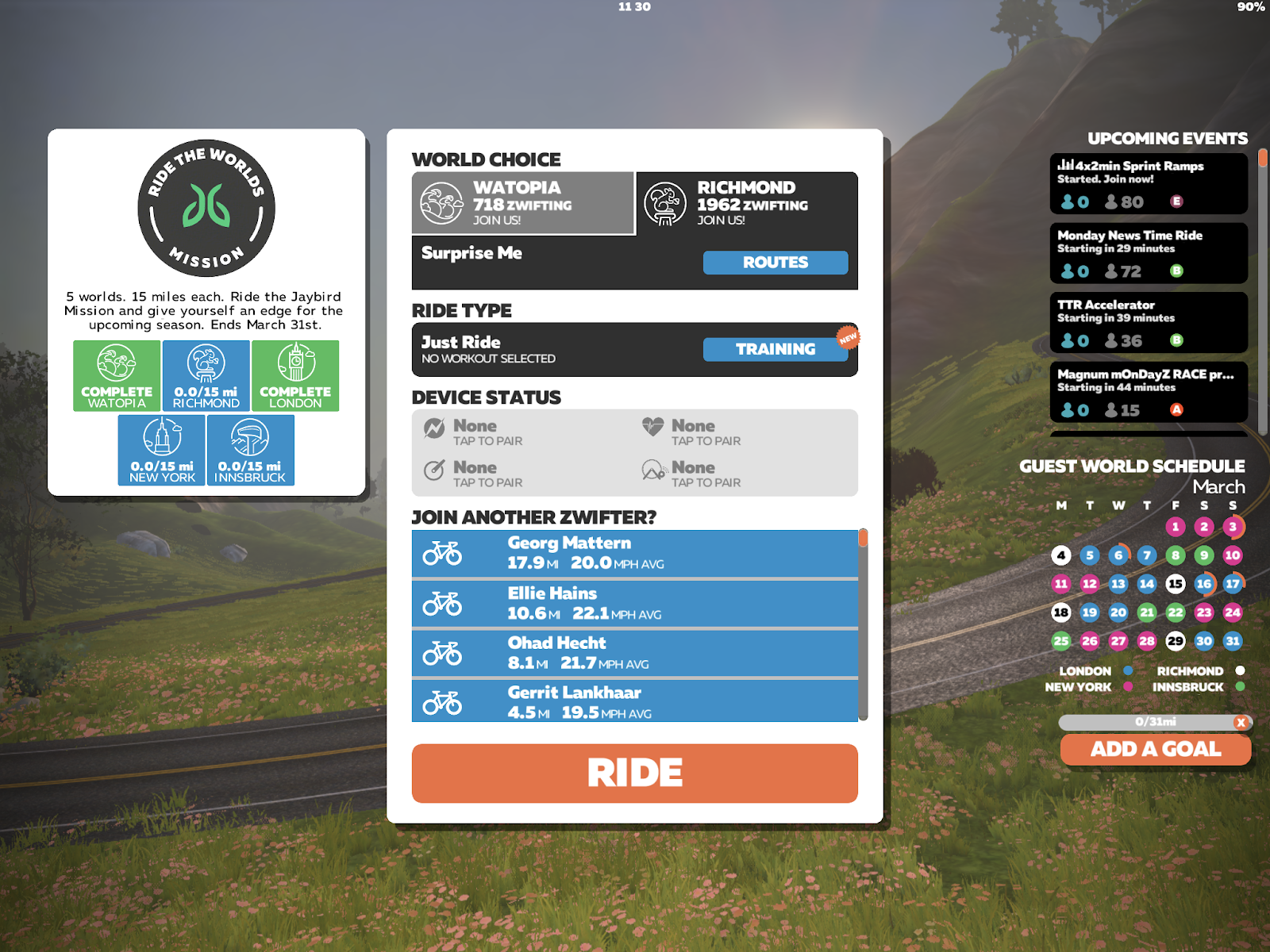Select the Richmond world icon
Viewport: 1270px width, 952px height.
point(664,202)
